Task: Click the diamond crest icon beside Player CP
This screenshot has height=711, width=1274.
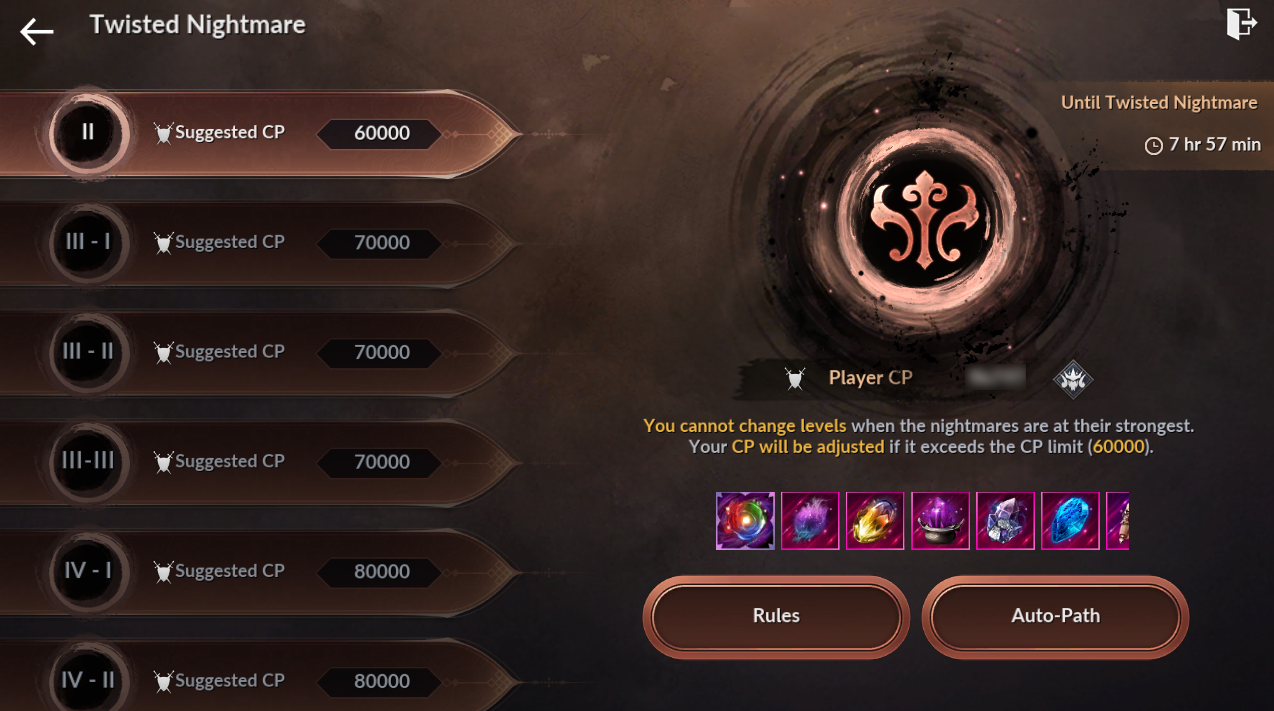Action: 1073,379
